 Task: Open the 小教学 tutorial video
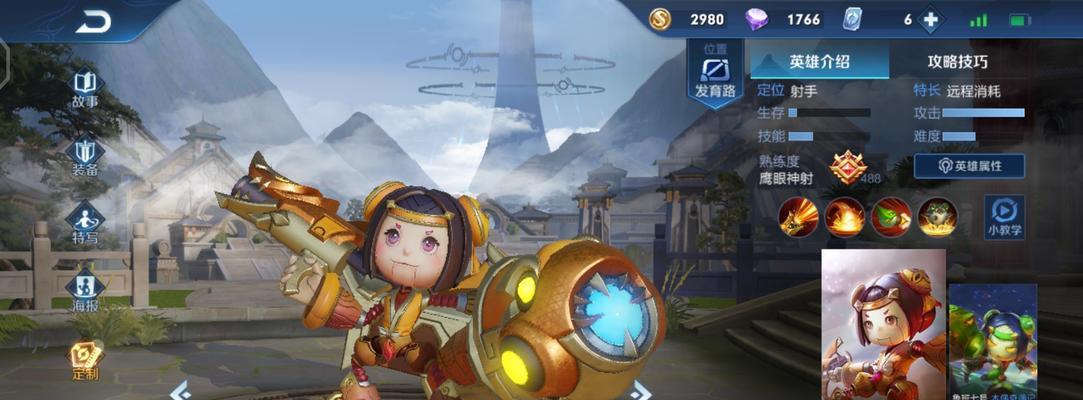[x=1004, y=216]
